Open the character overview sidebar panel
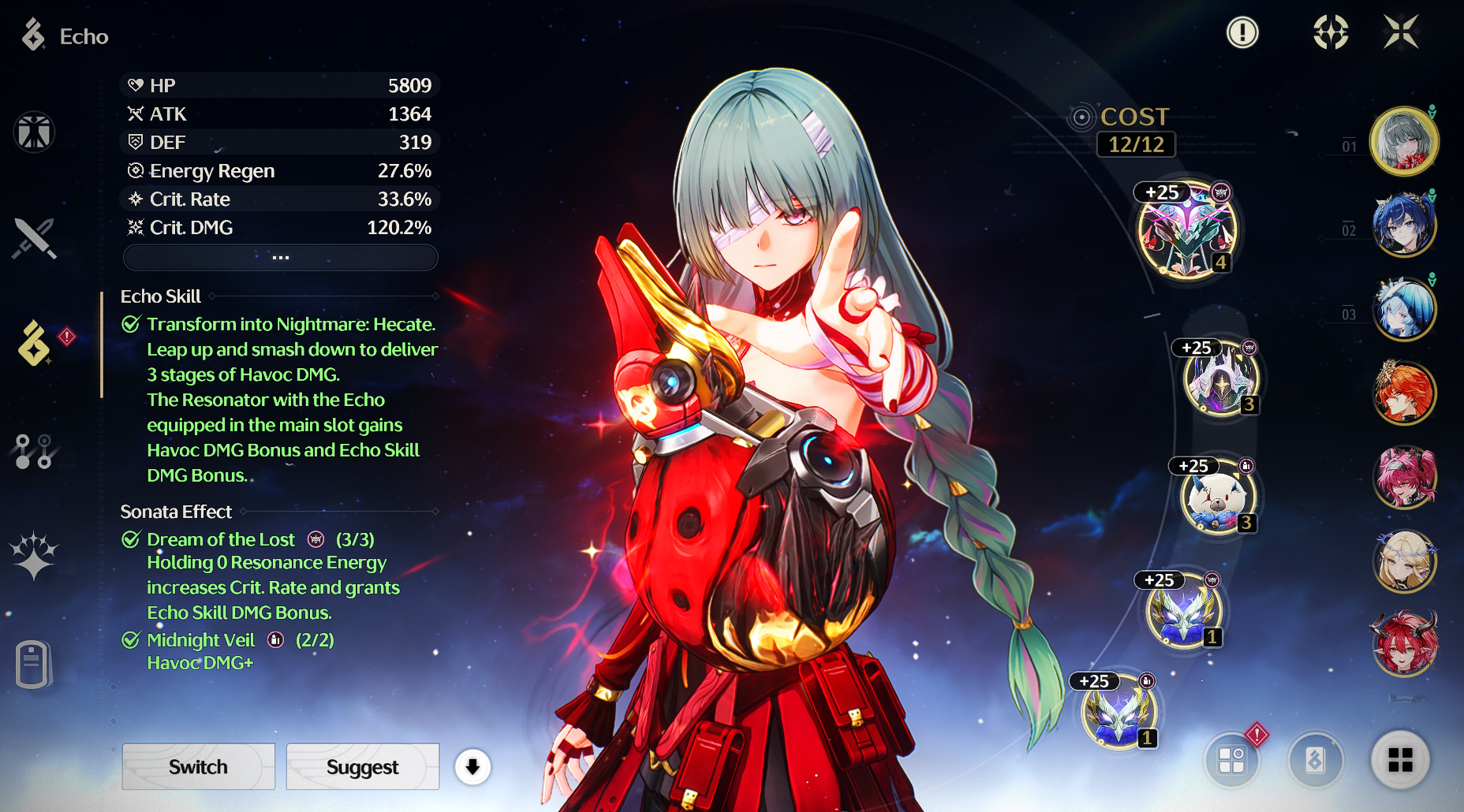The image size is (1464, 812). 33,132
